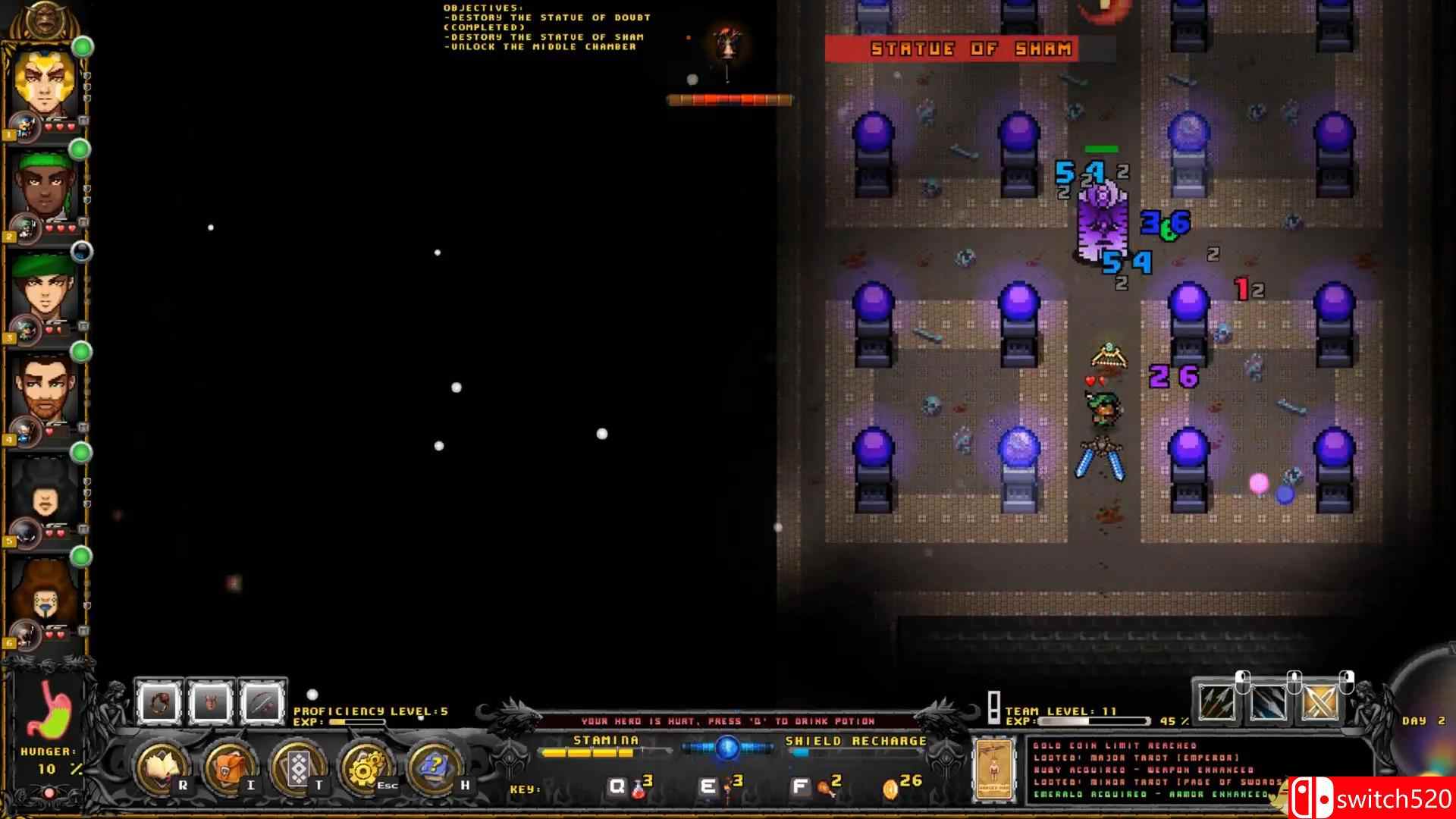Select the arrow volley mouse ability icon
1456x819 pixels.
pyautogui.click(x=1217, y=702)
